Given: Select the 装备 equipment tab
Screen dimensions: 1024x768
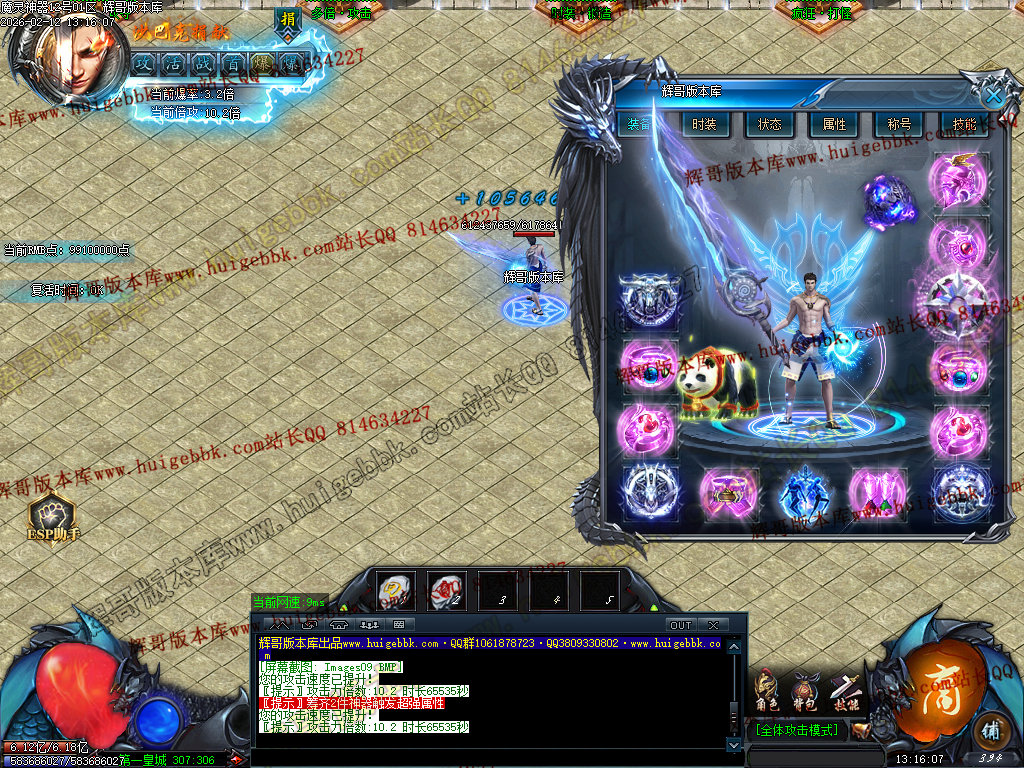Looking at the screenshot, I should coord(639,125).
